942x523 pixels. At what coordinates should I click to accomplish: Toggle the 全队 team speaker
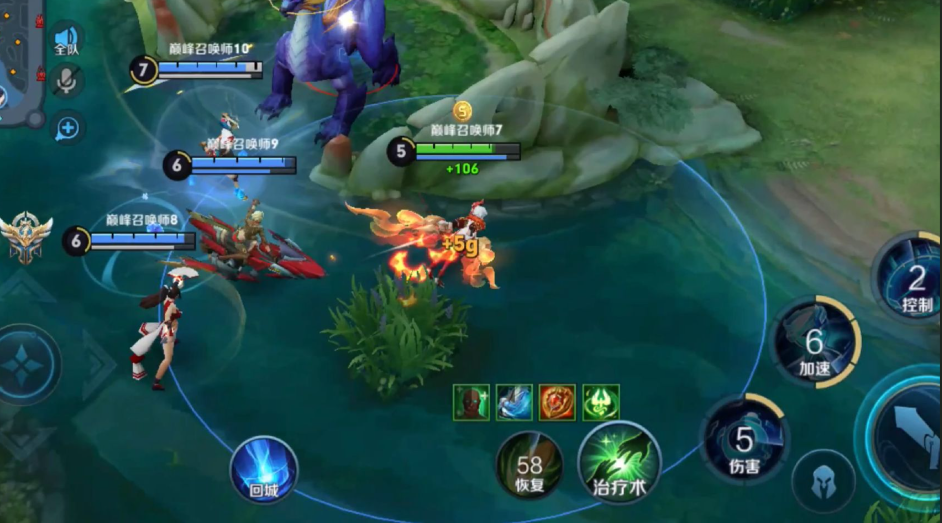click(66, 39)
